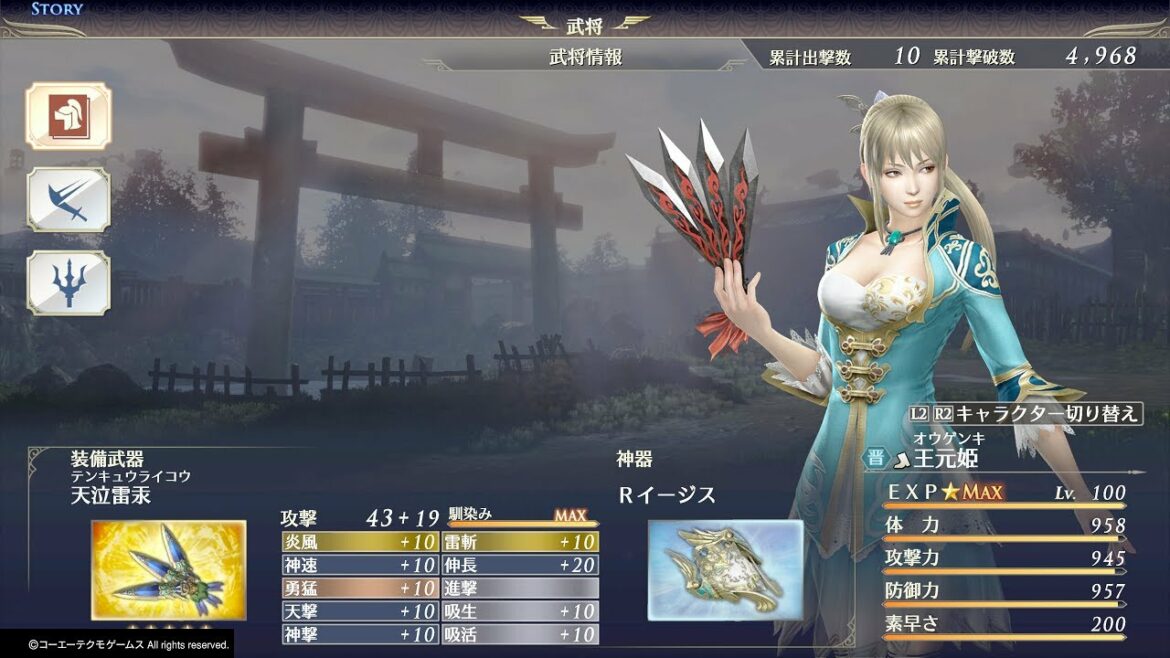Switch to the trident sacred treasure tab

tap(68, 283)
